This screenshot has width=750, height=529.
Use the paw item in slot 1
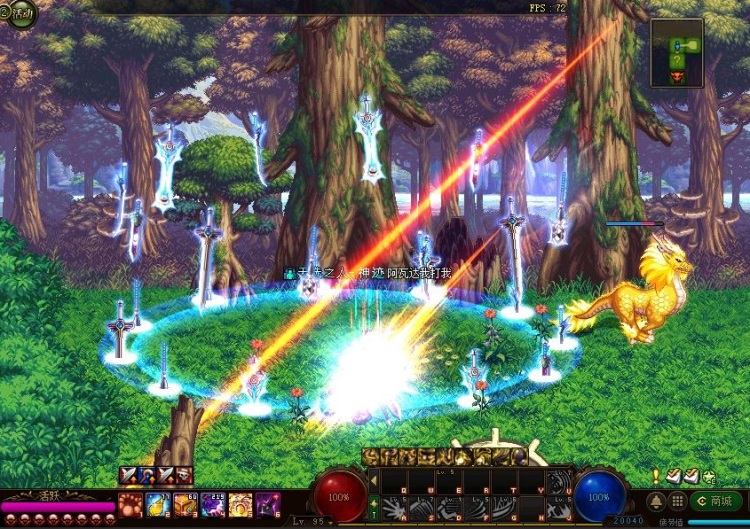131,503
